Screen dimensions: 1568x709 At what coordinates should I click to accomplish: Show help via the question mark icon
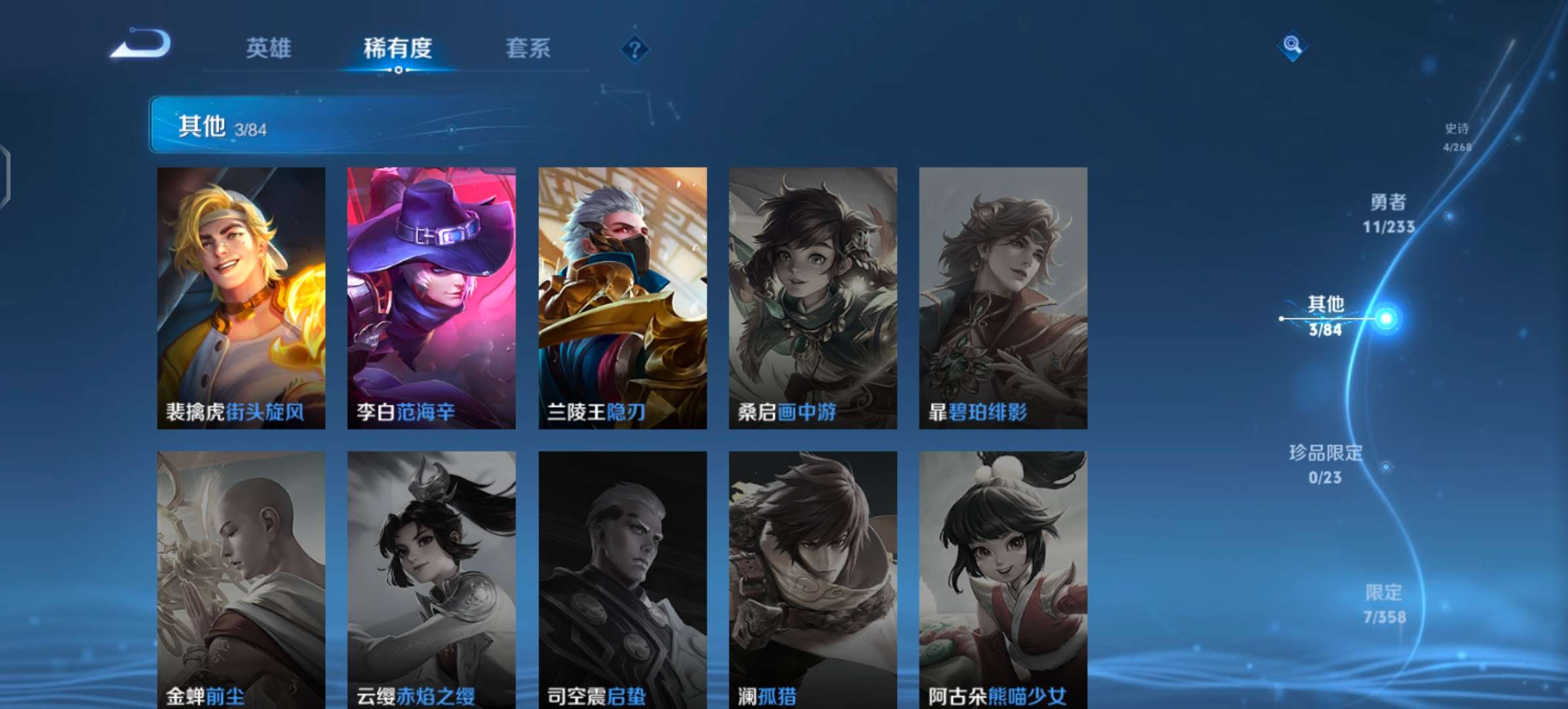634,49
